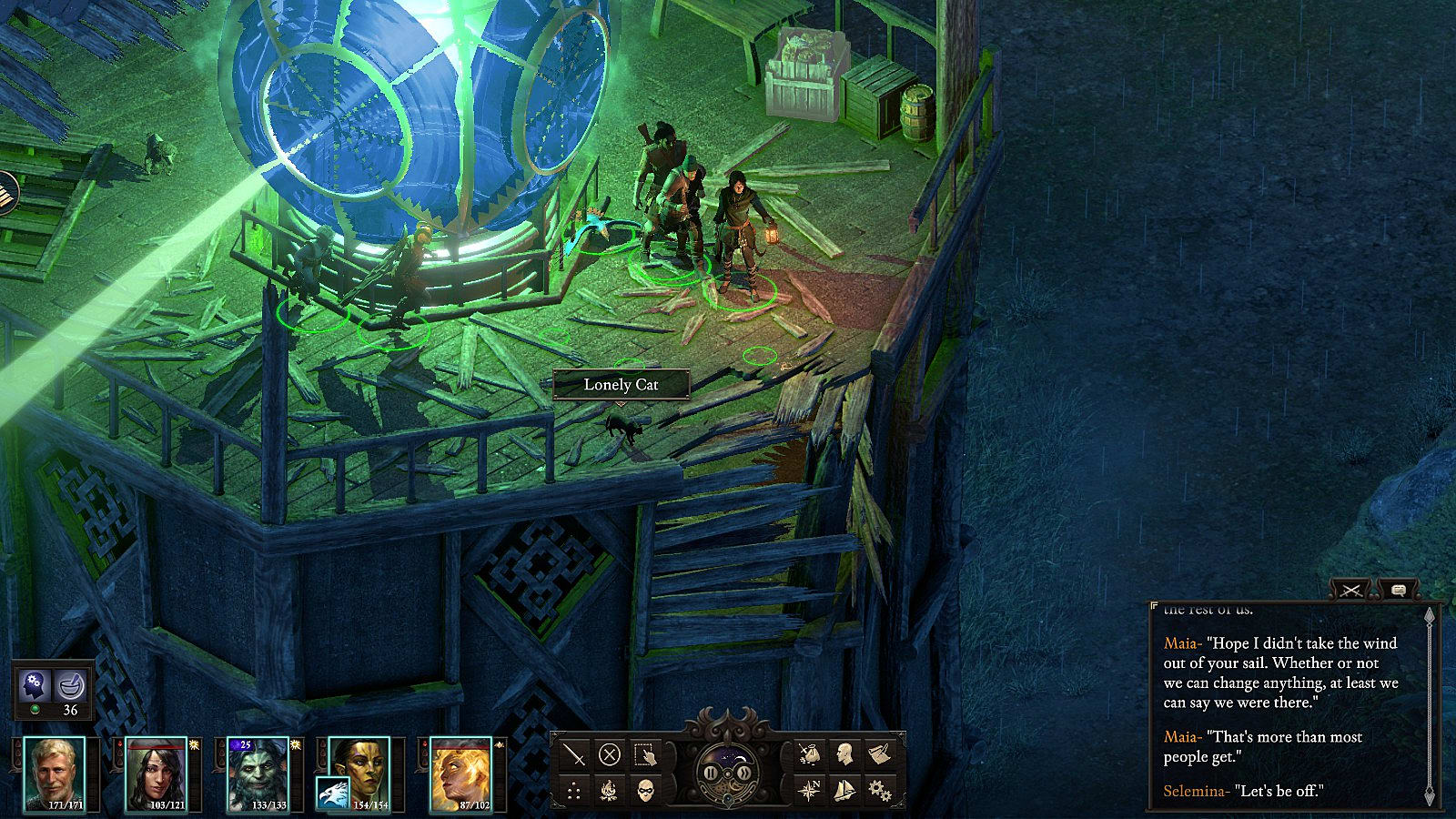Open the inventory bag and sword icon
1456x819 pixels.
(x=808, y=754)
